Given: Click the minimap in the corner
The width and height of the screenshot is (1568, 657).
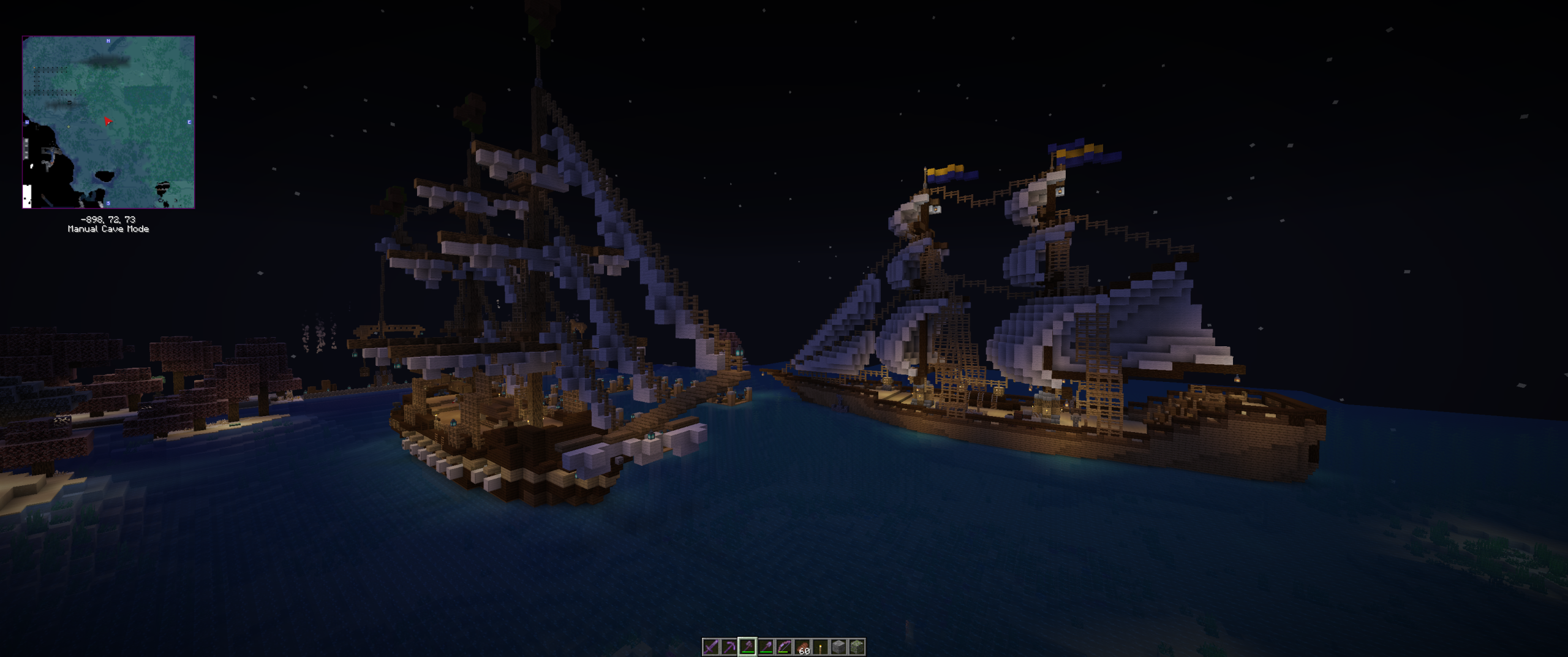Looking at the screenshot, I should pyautogui.click(x=108, y=122).
